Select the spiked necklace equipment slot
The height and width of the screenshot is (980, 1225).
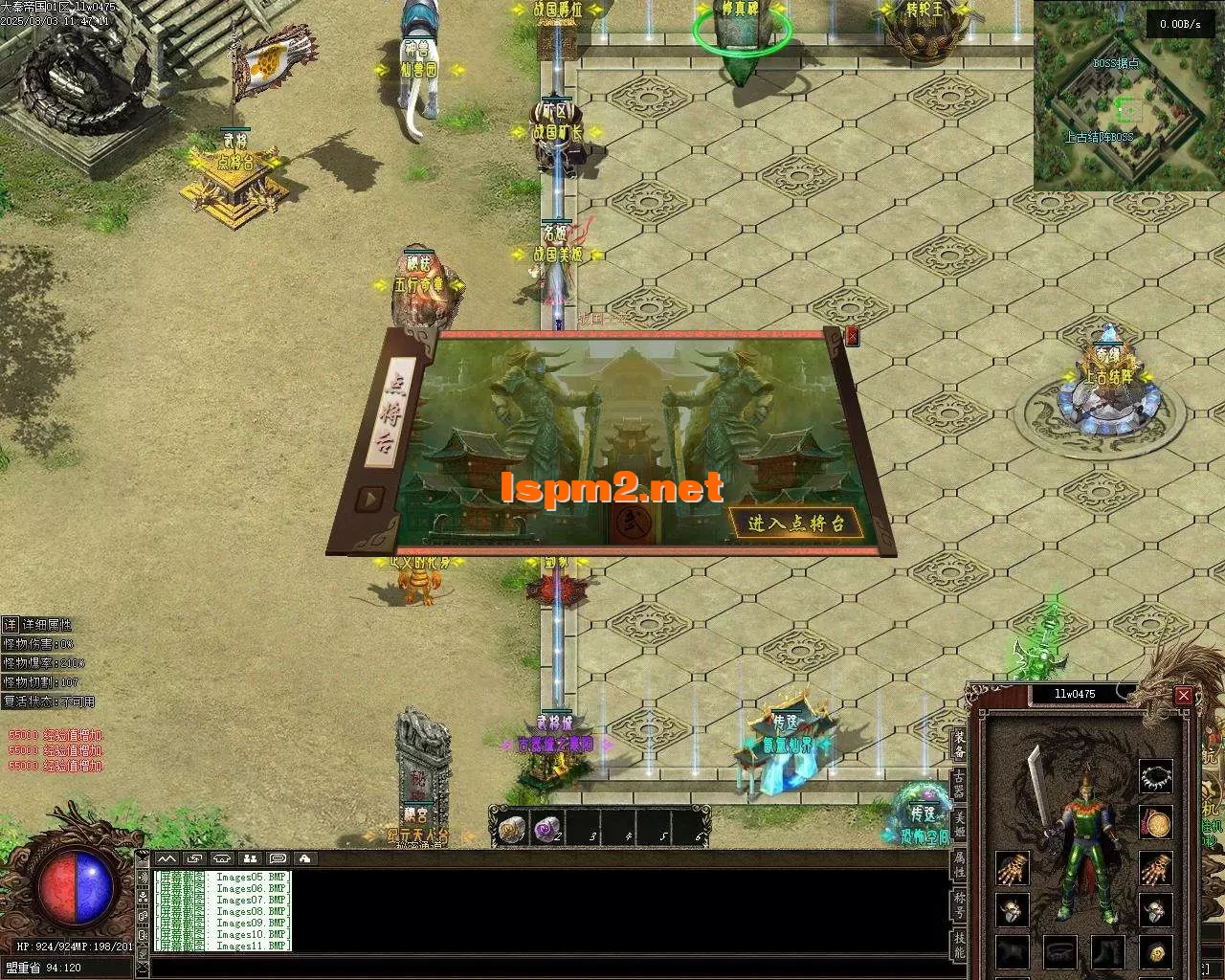click(x=1156, y=776)
